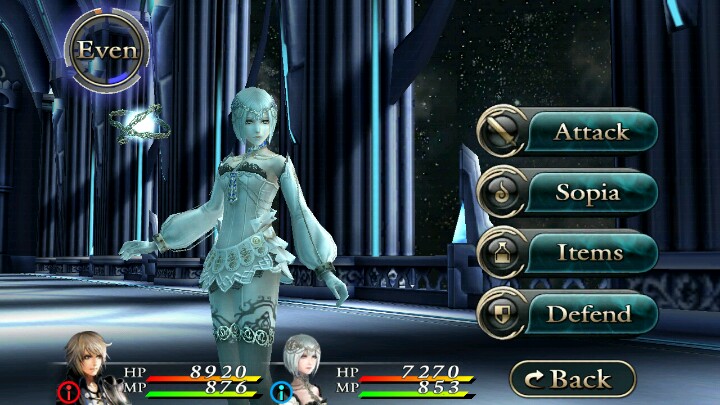Click the Back button
The image size is (720, 405).
tap(572, 379)
